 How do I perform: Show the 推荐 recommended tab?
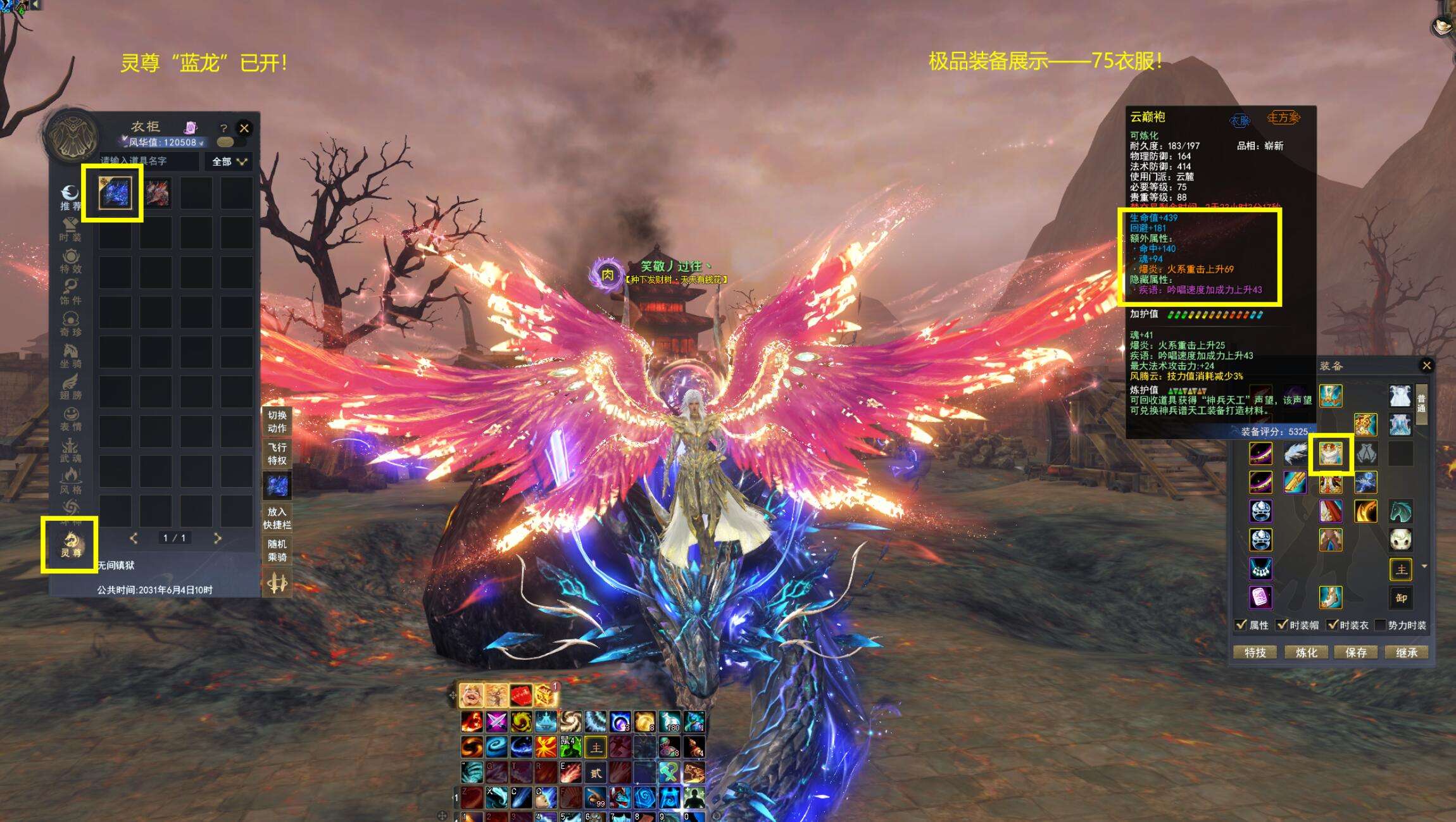pyautogui.click(x=70, y=197)
